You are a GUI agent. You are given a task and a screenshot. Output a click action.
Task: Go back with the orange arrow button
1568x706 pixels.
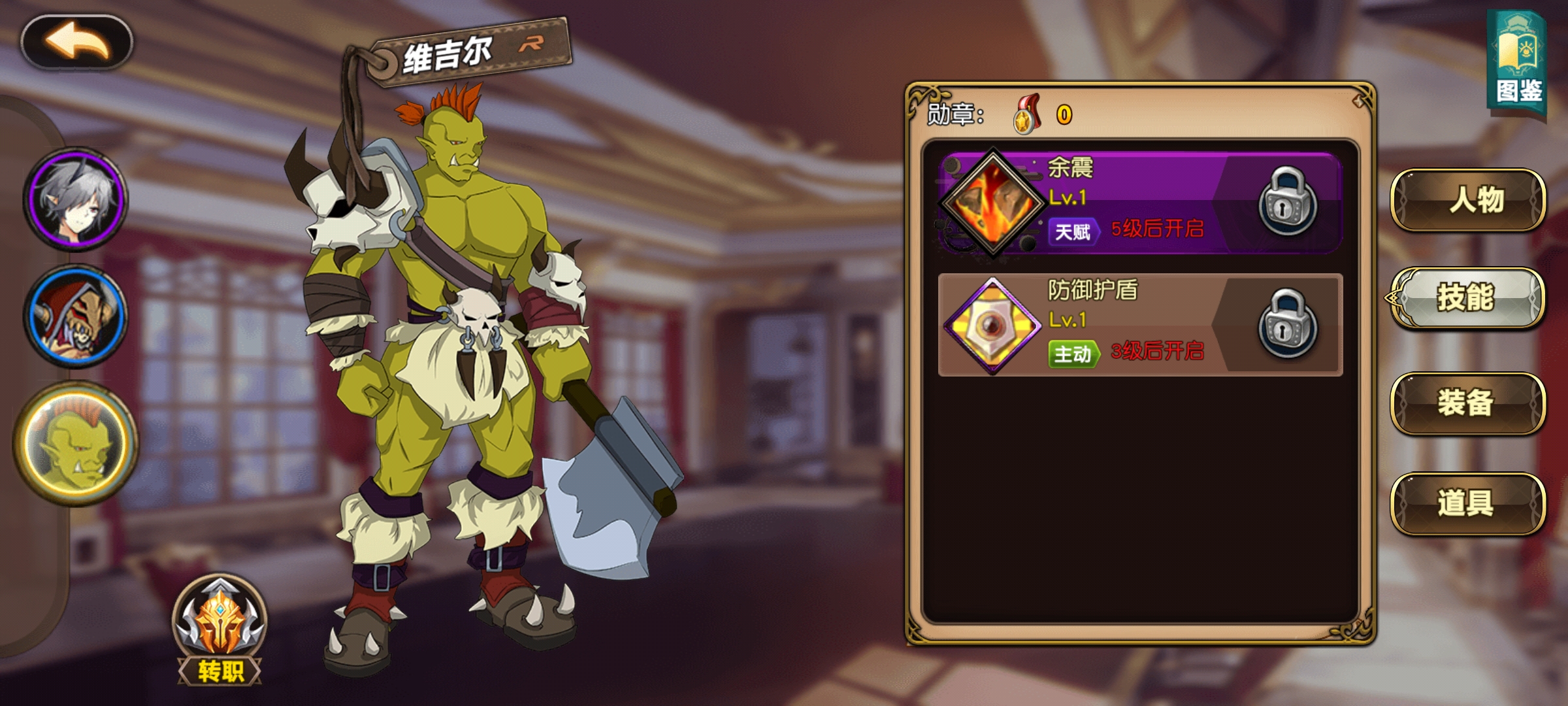77,43
